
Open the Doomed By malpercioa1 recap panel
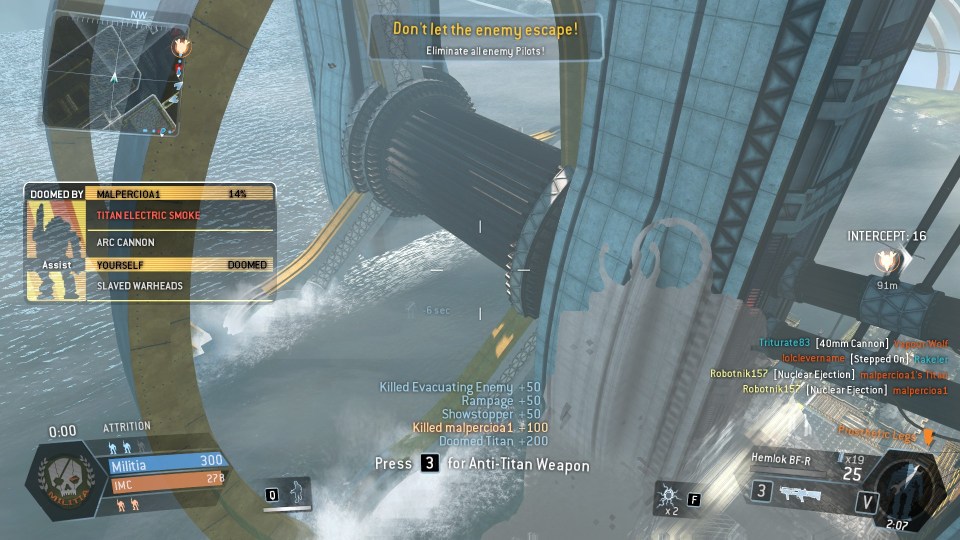(x=150, y=193)
